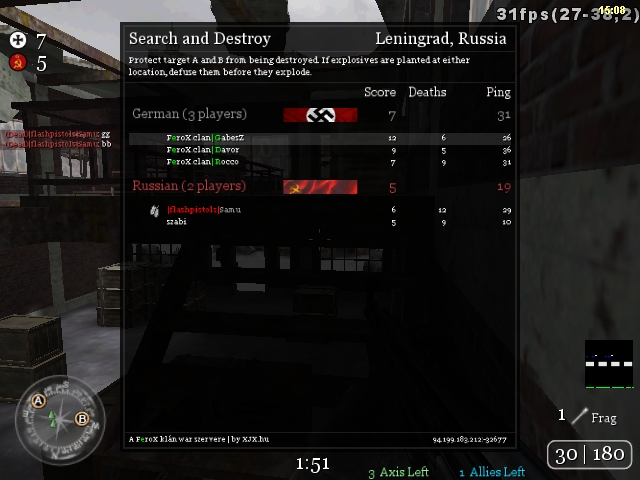The height and width of the screenshot is (480, 640).
Task: Click the Russian team header
Action: [189, 186]
